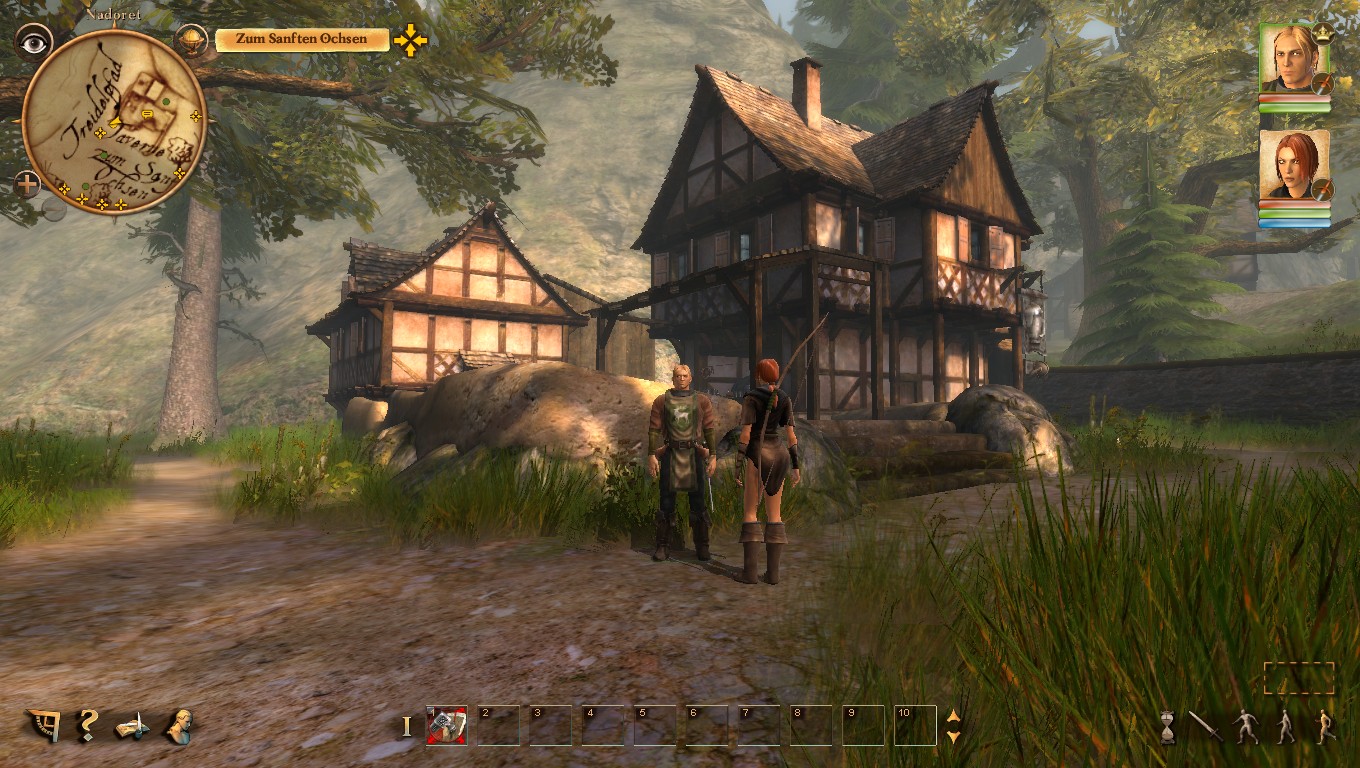Screen dimensions: 1360x768
Task: Click the running figure movement icon
Action: point(1326,726)
